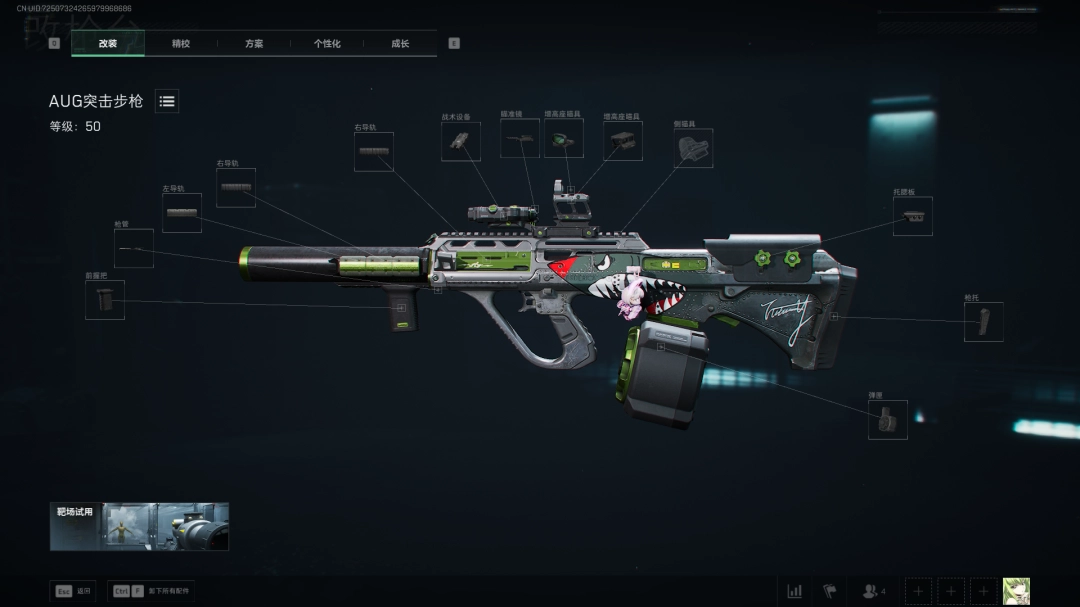Select the 枪管 barrel attachment slot
1080x607 pixels.
tap(134, 248)
